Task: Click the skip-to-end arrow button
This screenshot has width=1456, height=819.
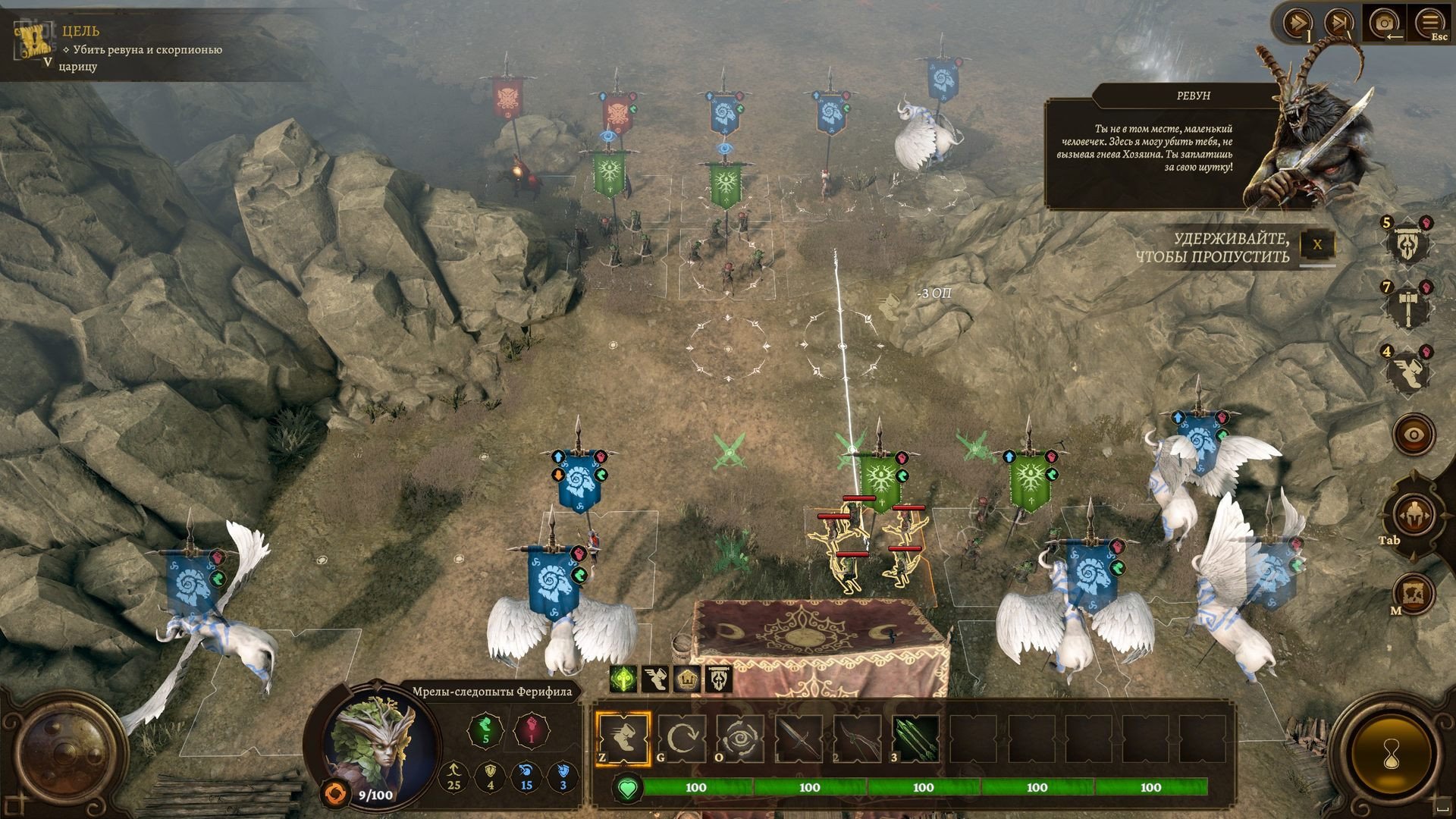Action: pyautogui.click(x=1339, y=24)
